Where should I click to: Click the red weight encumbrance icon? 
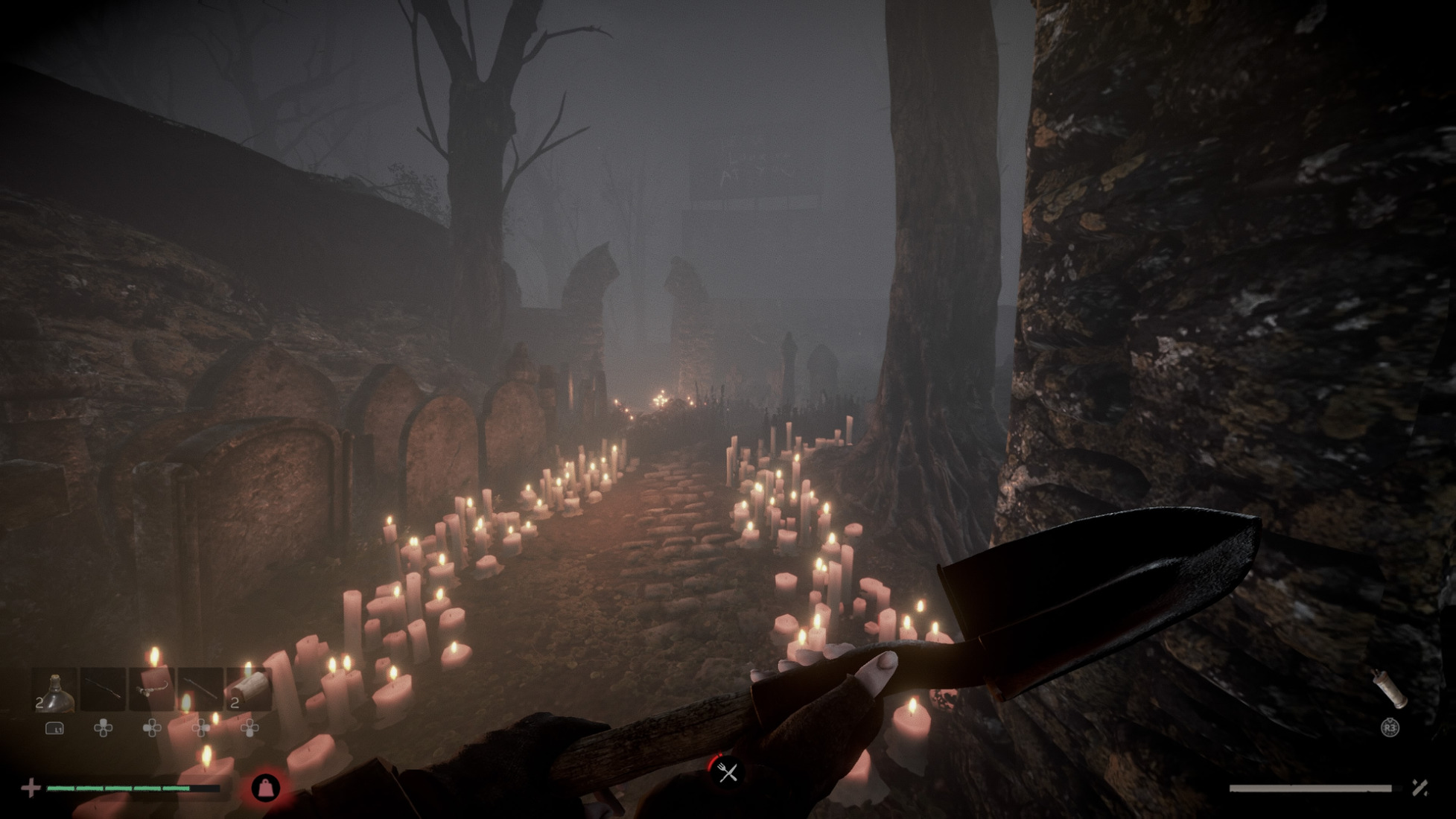(x=266, y=787)
